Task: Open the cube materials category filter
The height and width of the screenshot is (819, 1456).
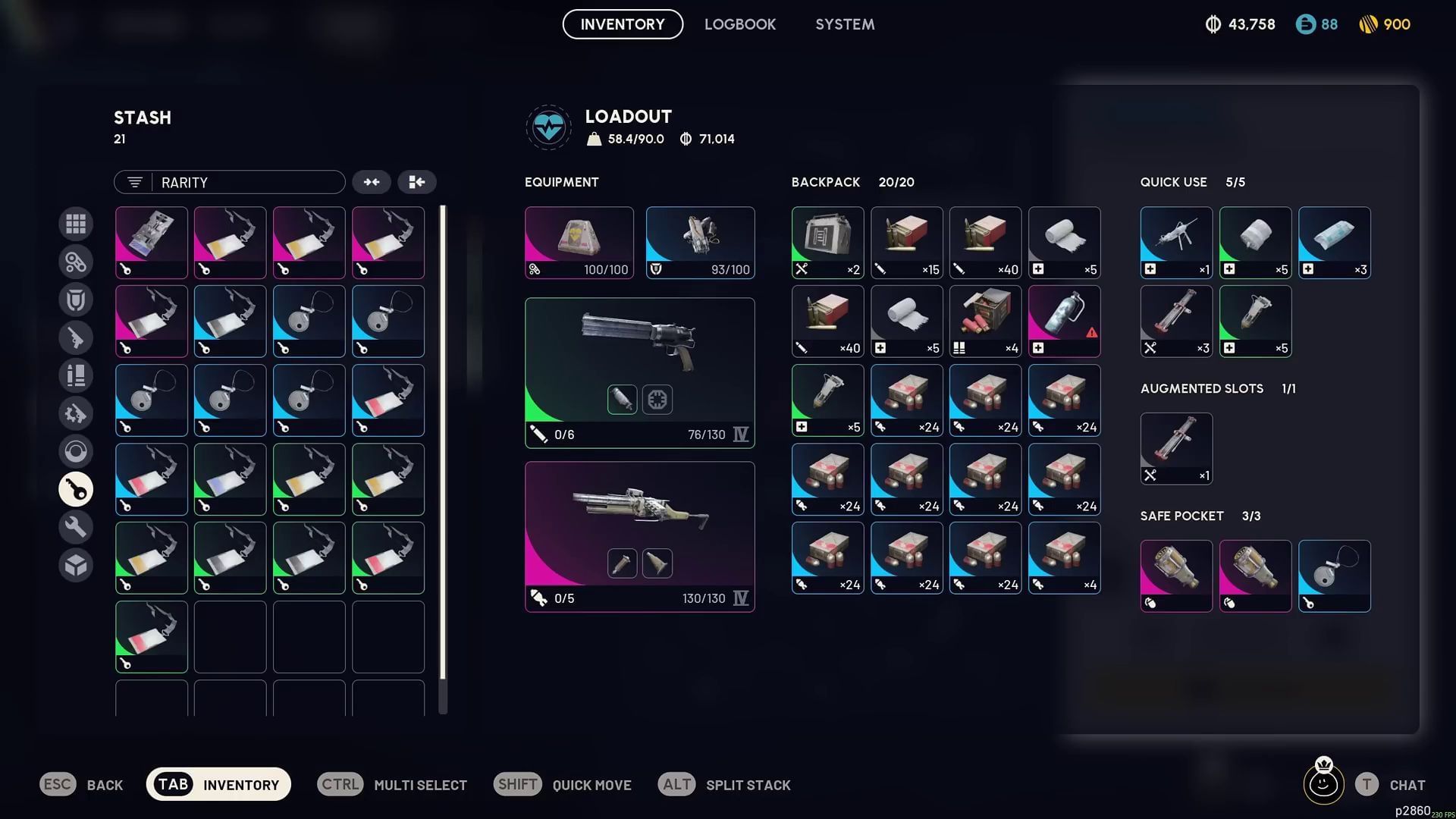Action: (x=76, y=565)
